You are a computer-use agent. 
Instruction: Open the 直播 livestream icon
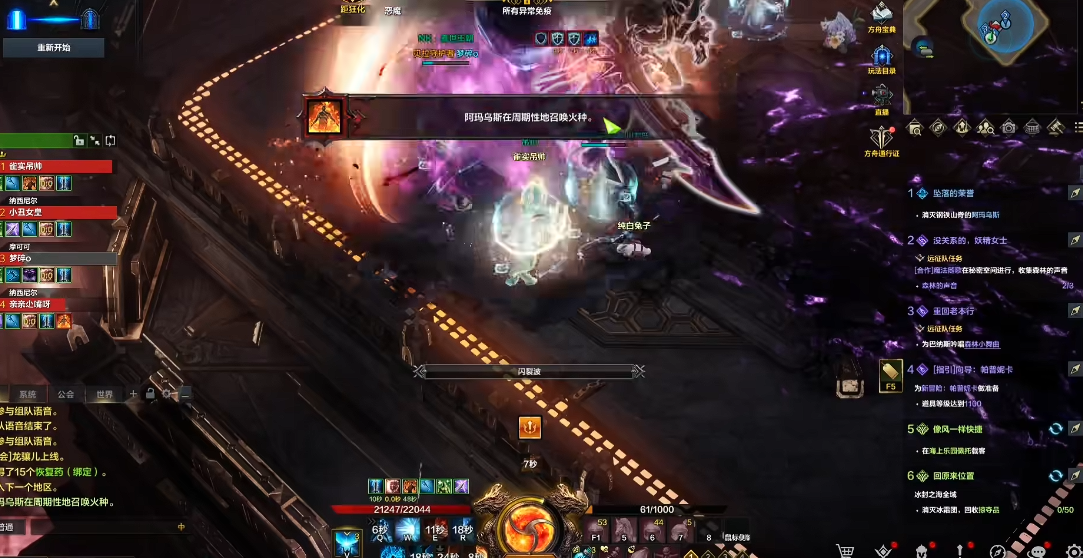881,97
